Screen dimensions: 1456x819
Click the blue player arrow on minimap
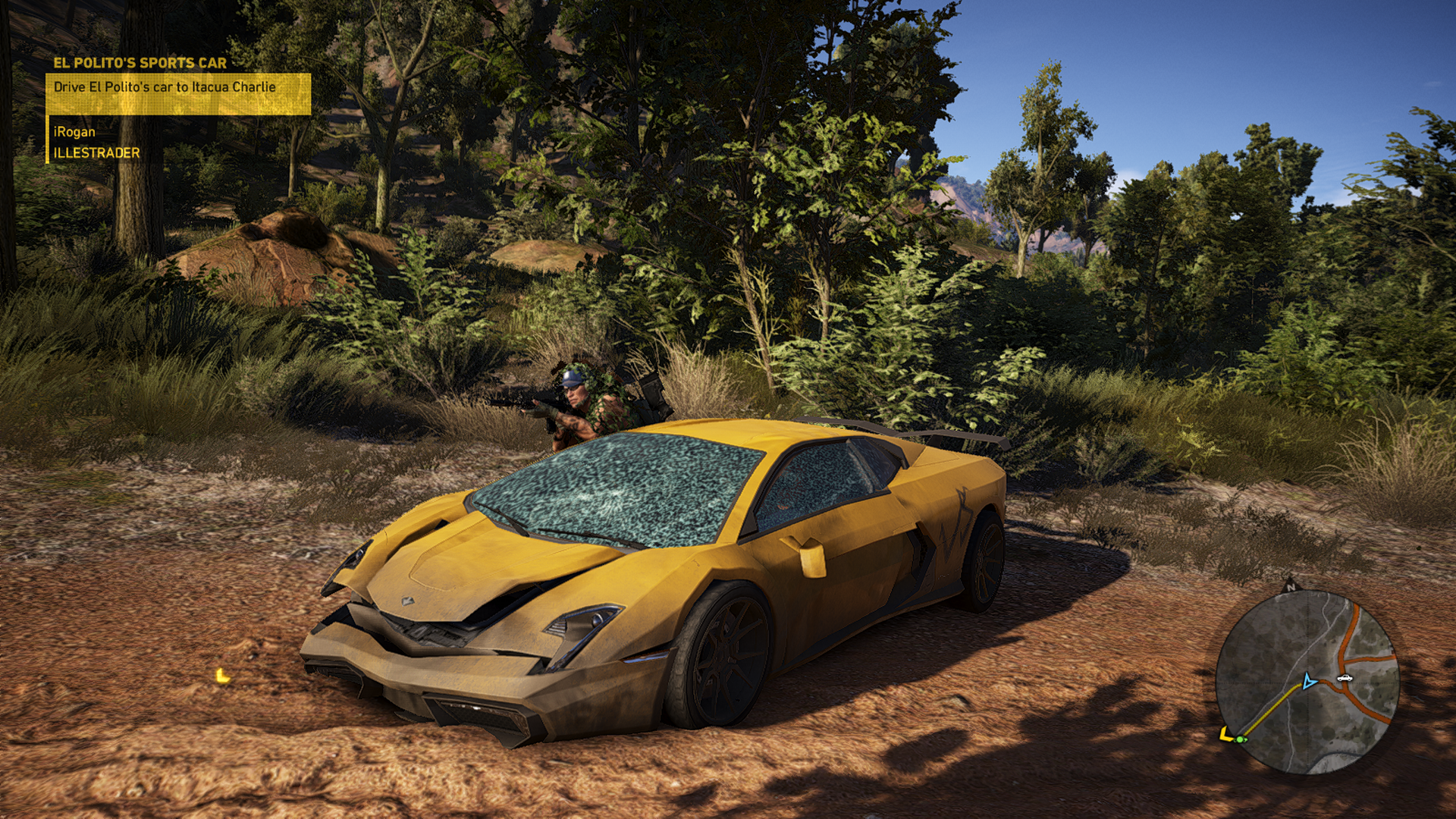[1308, 681]
